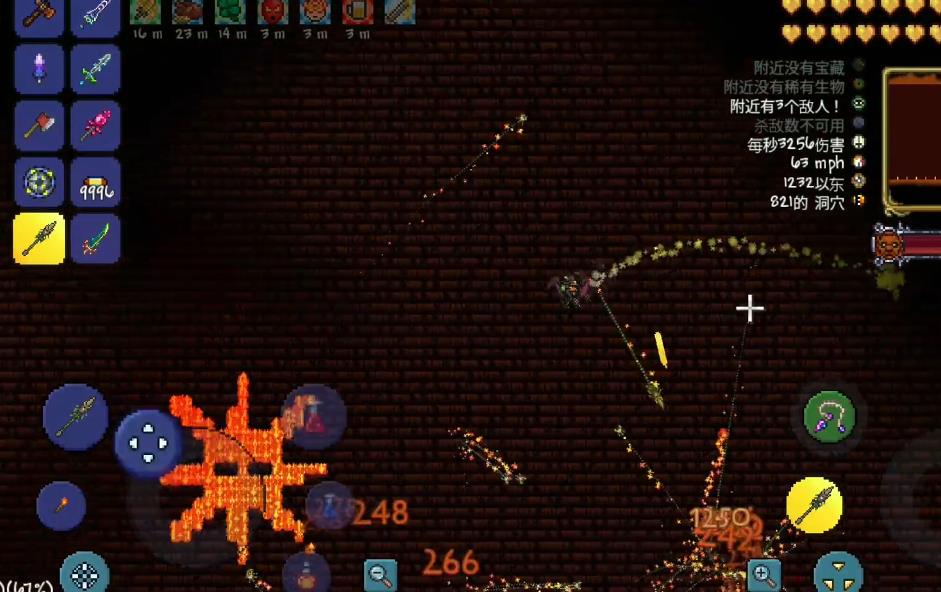This screenshot has height=592, width=941.
Task: Tap the zoom-out magnifier button
Action: point(380,574)
